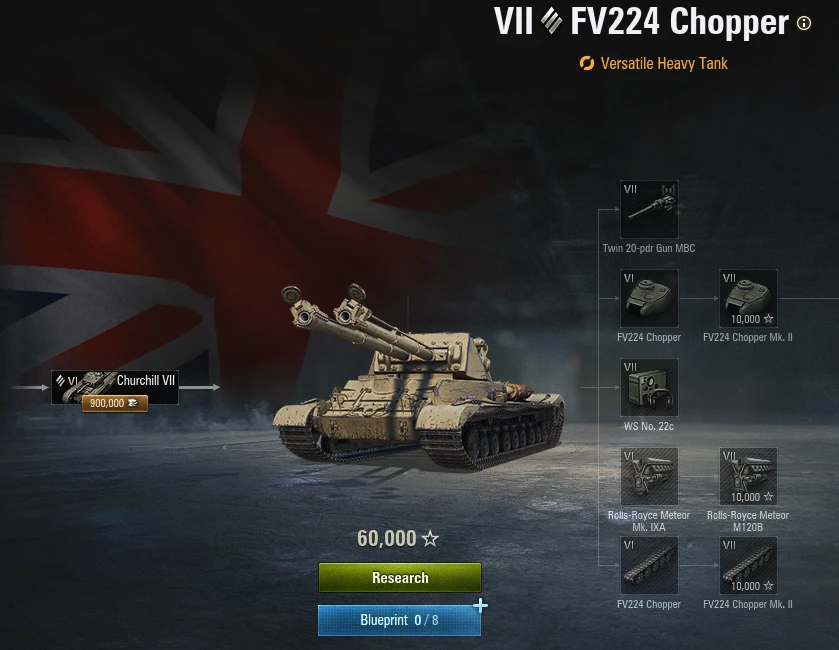Select the WS No. 22c radio module
Image resolution: width=839 pixels, height=650 pixels.
(x=649, y=387)
